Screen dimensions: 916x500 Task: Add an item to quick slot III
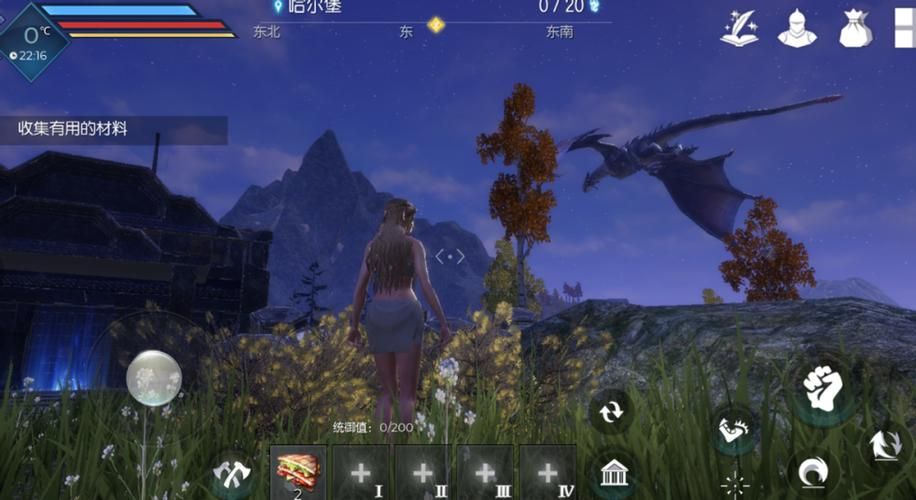pyautogui.click(x=484, y=472)
